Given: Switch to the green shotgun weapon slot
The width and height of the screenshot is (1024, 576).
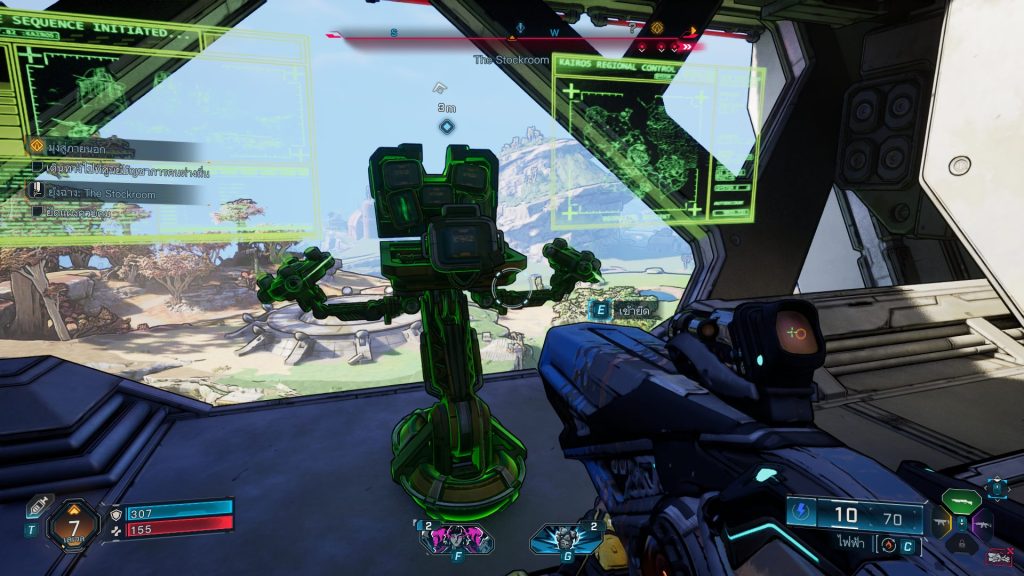Looking at the screenshot, I should pyautogui.click(x=960, y=500).
